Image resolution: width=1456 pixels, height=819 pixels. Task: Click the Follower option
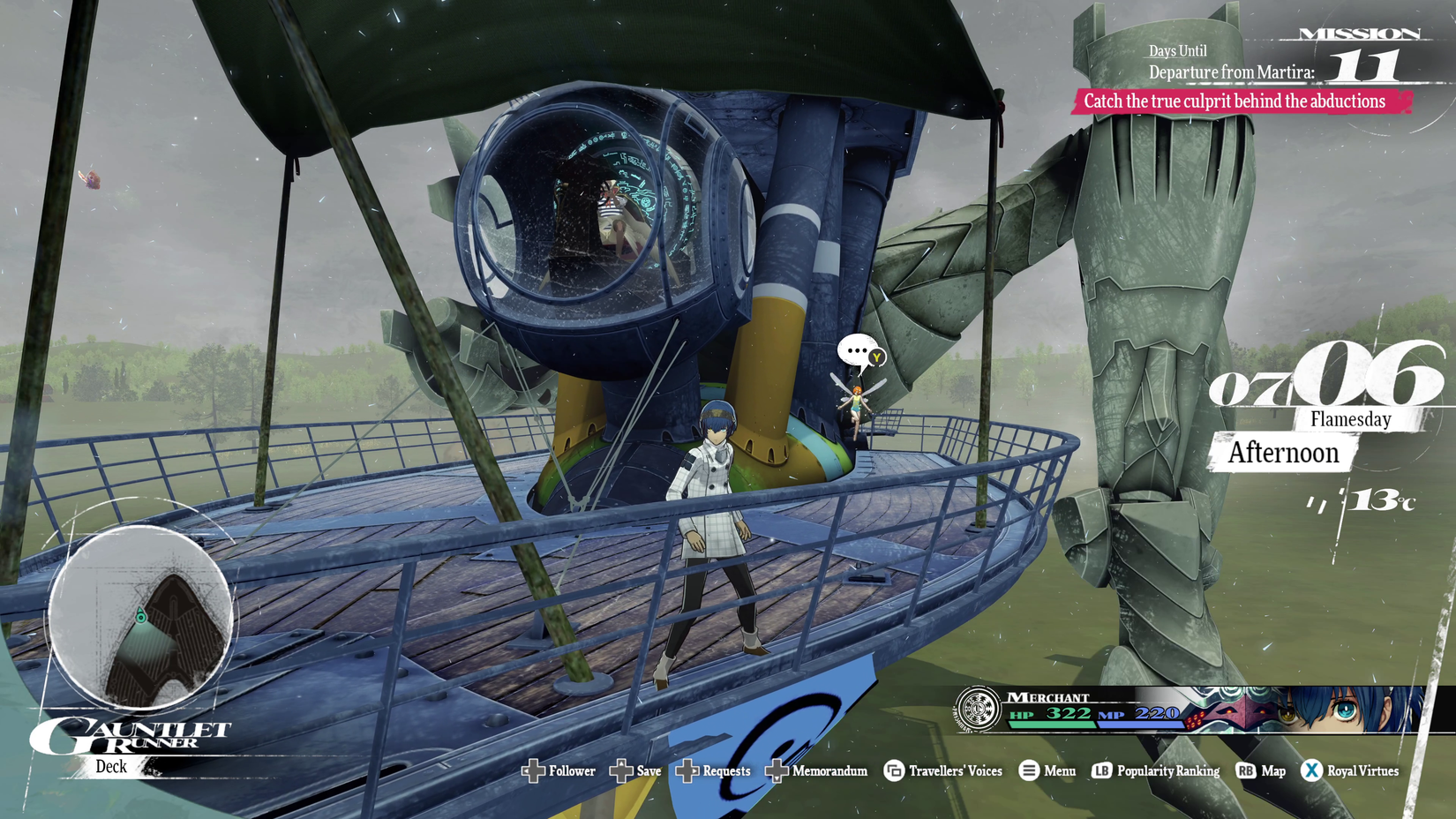pos(572,770)
